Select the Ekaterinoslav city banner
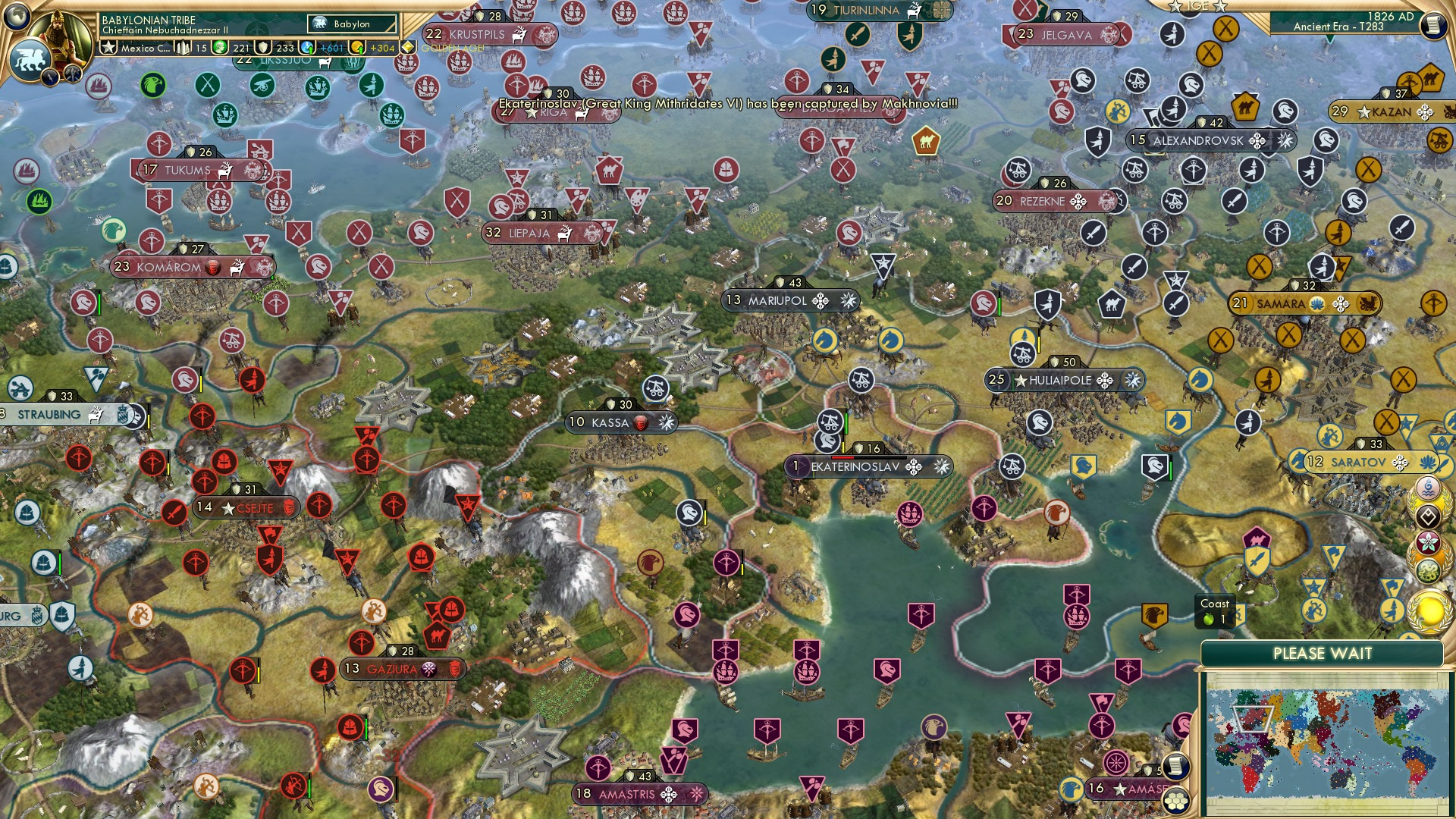Viewport: 1456px width, 819px height. [x=855, y=467]
